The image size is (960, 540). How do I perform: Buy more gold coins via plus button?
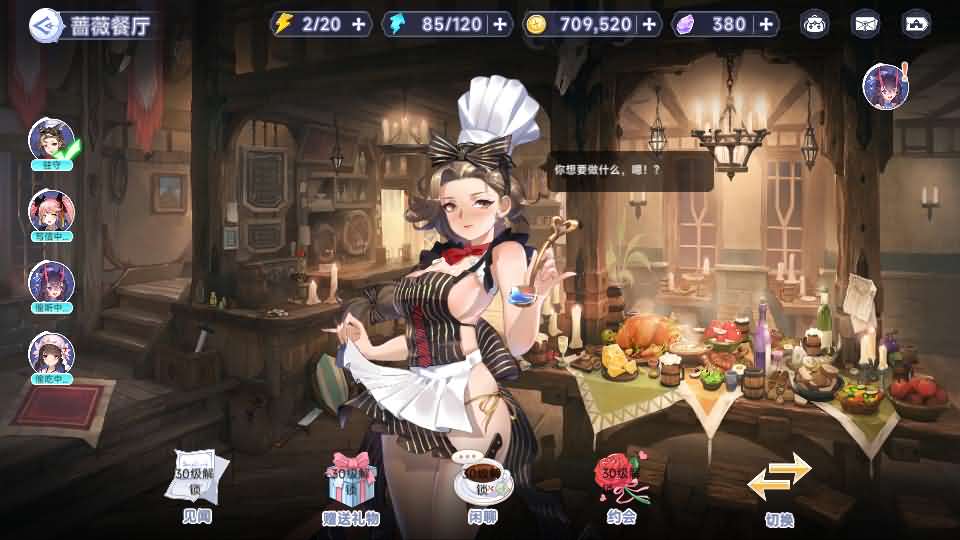[650, 24]
